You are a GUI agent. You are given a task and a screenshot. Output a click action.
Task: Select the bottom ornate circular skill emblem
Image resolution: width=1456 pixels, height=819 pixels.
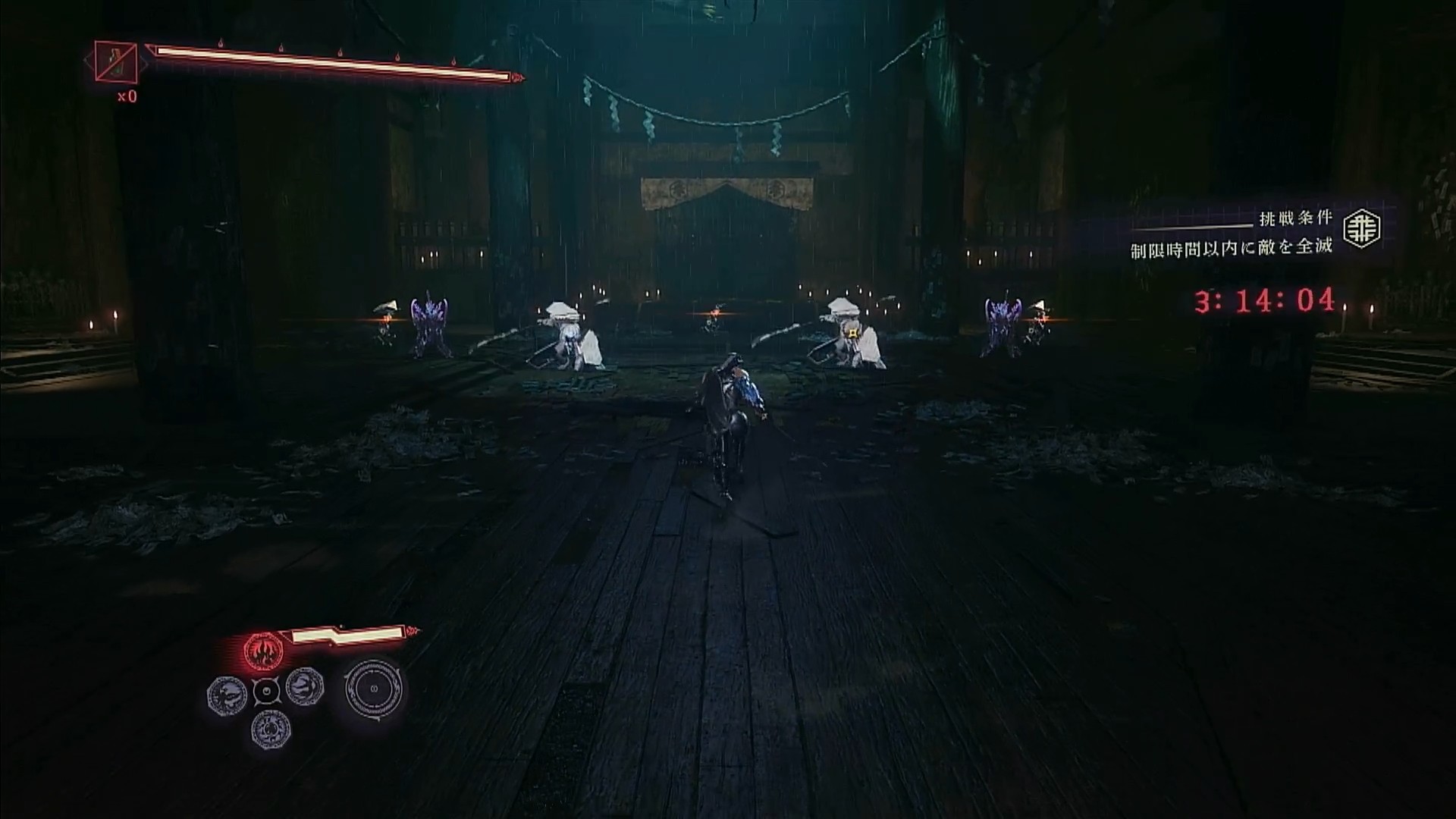(x=269, y=729)
